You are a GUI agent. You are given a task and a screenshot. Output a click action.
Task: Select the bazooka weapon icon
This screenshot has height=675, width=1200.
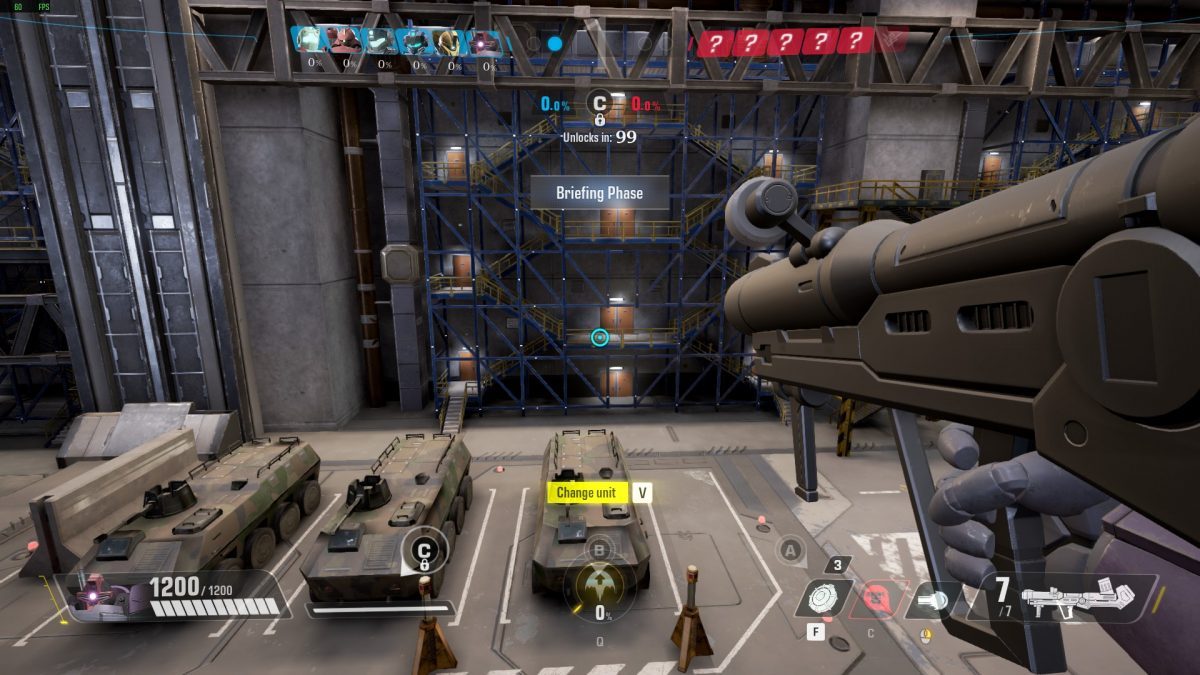point(1093,597)
